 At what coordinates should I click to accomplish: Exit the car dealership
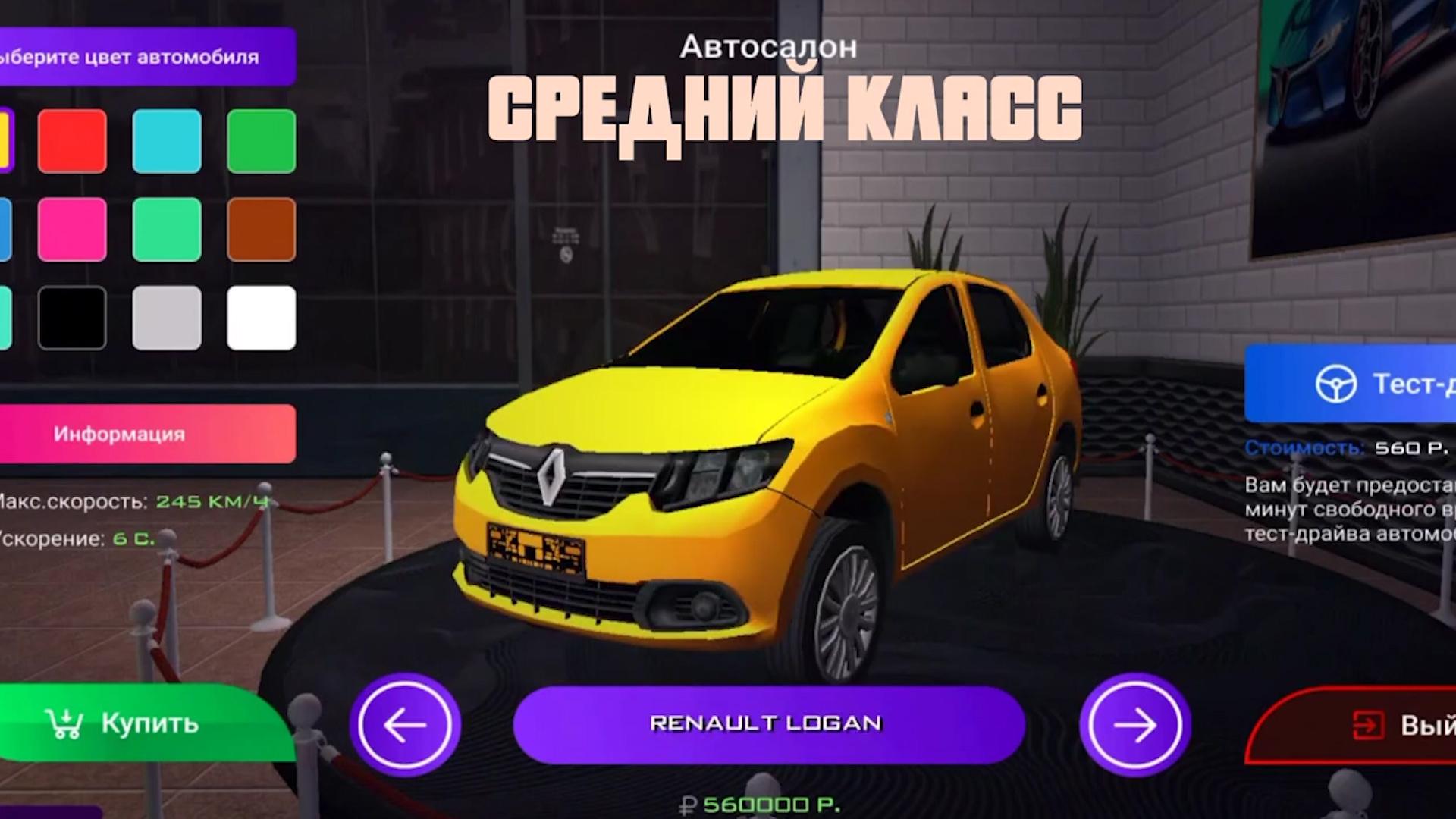tap(1365, 725)
